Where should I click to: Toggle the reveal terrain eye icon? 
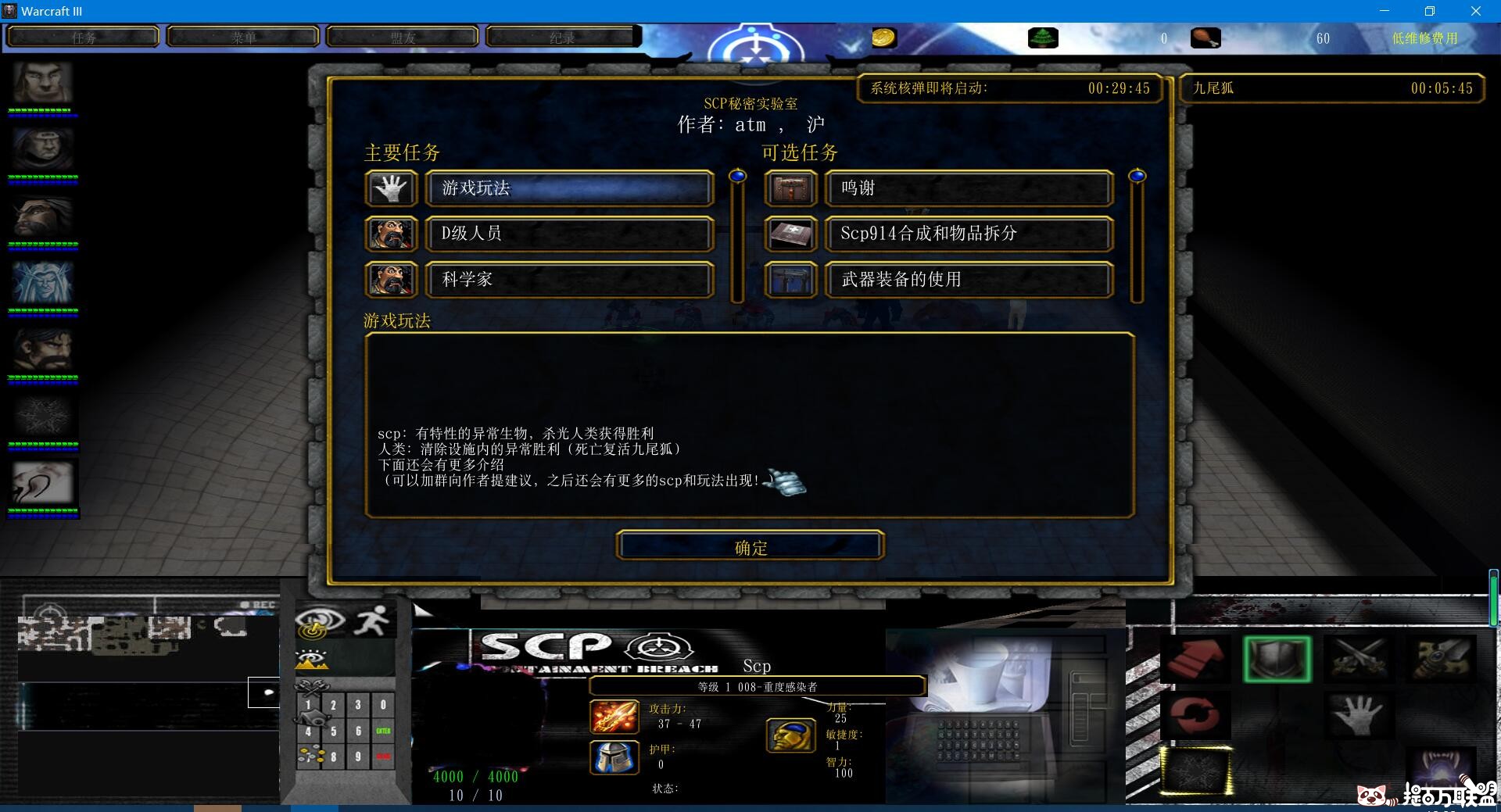pos(312,660)
